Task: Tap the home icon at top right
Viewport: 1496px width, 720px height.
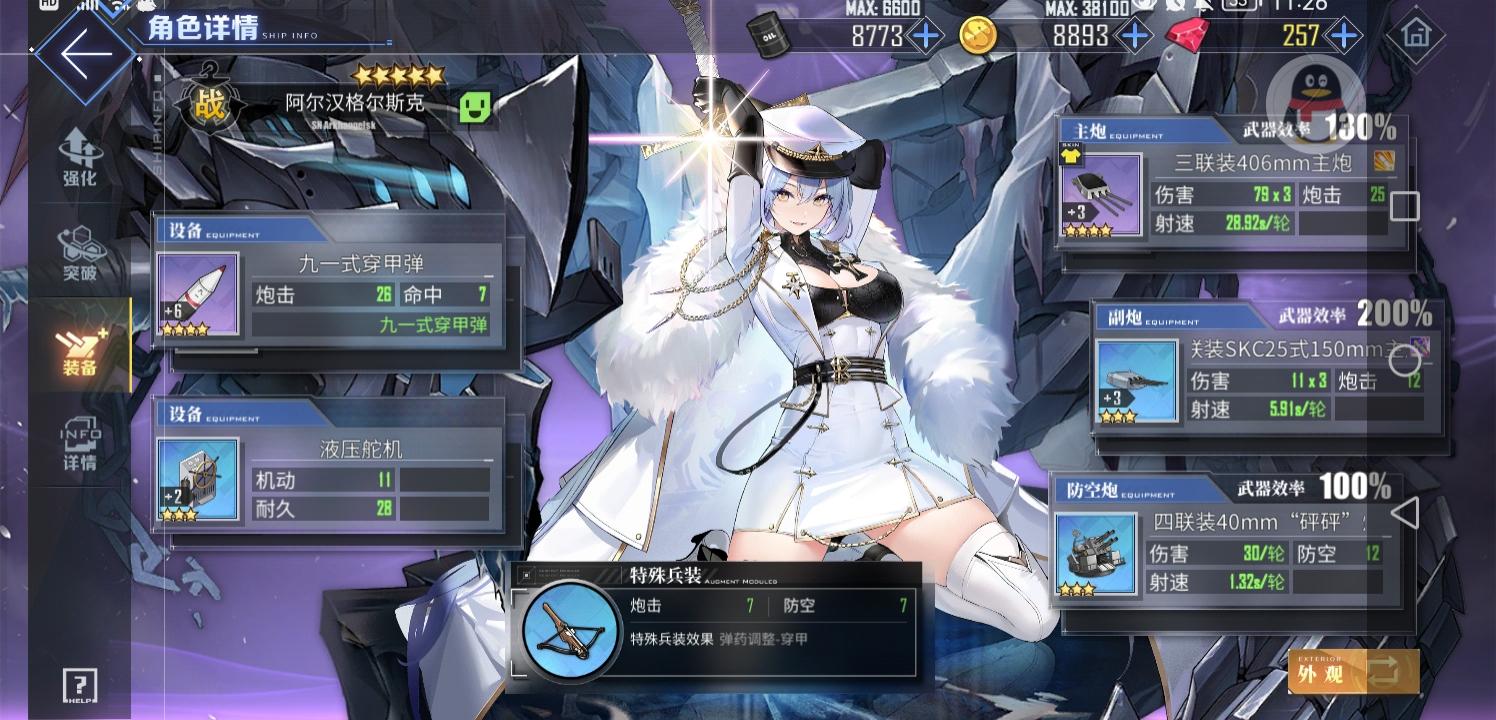Action: (x=1416, y=33)
